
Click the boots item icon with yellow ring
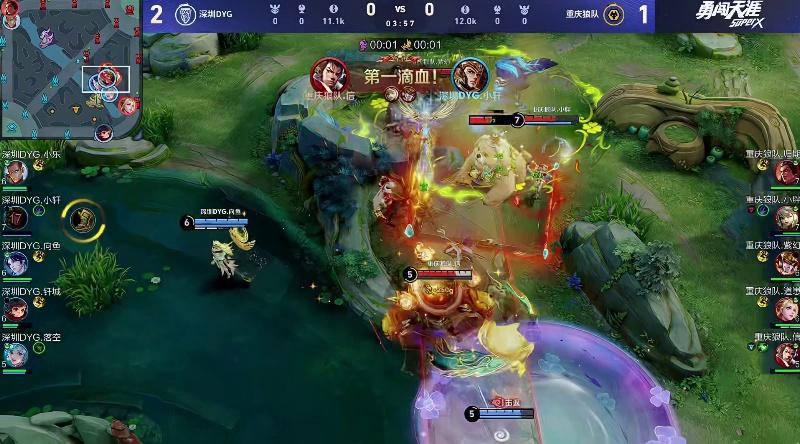(84, 219)
